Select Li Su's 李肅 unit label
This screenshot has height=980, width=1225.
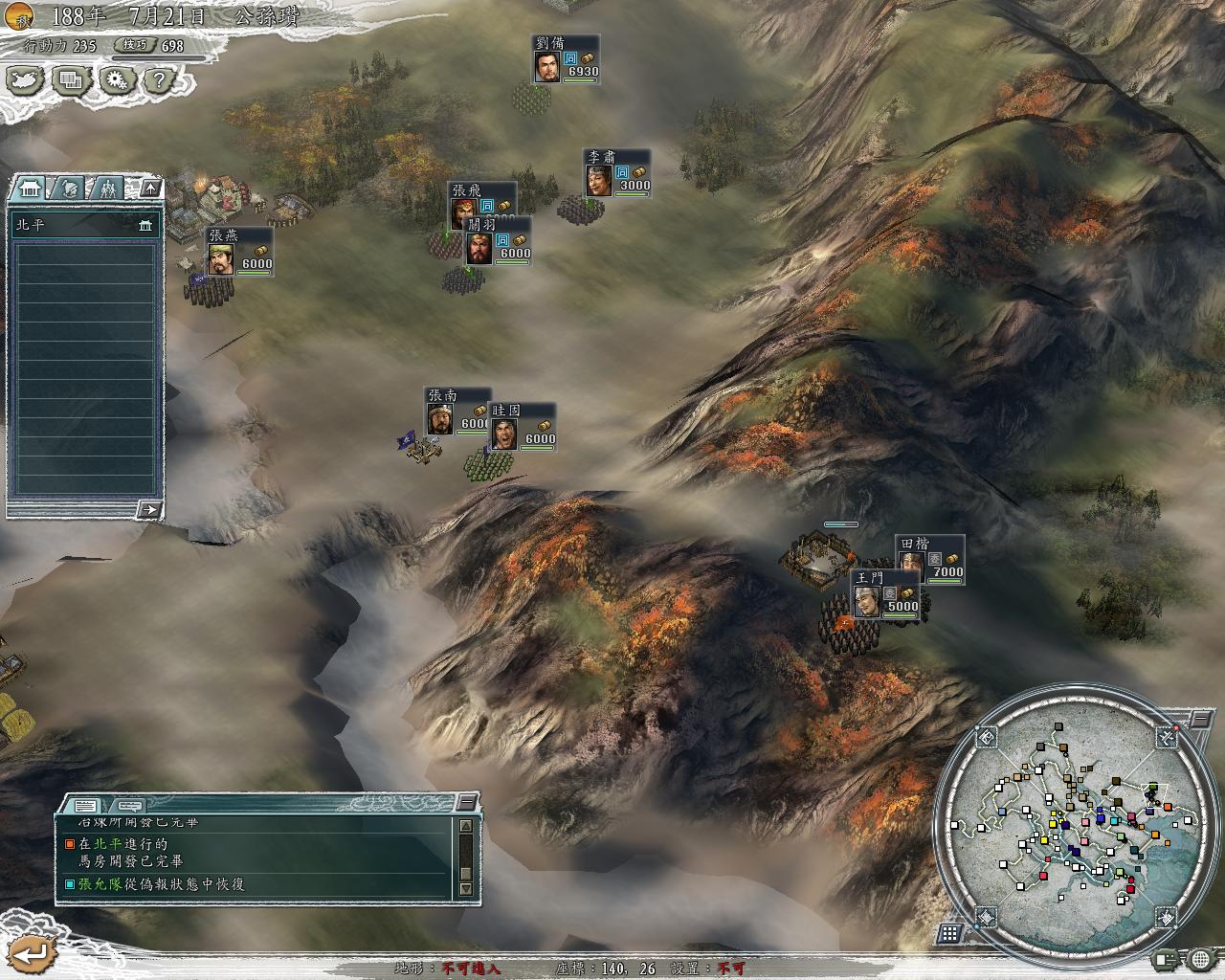[617, 173]
